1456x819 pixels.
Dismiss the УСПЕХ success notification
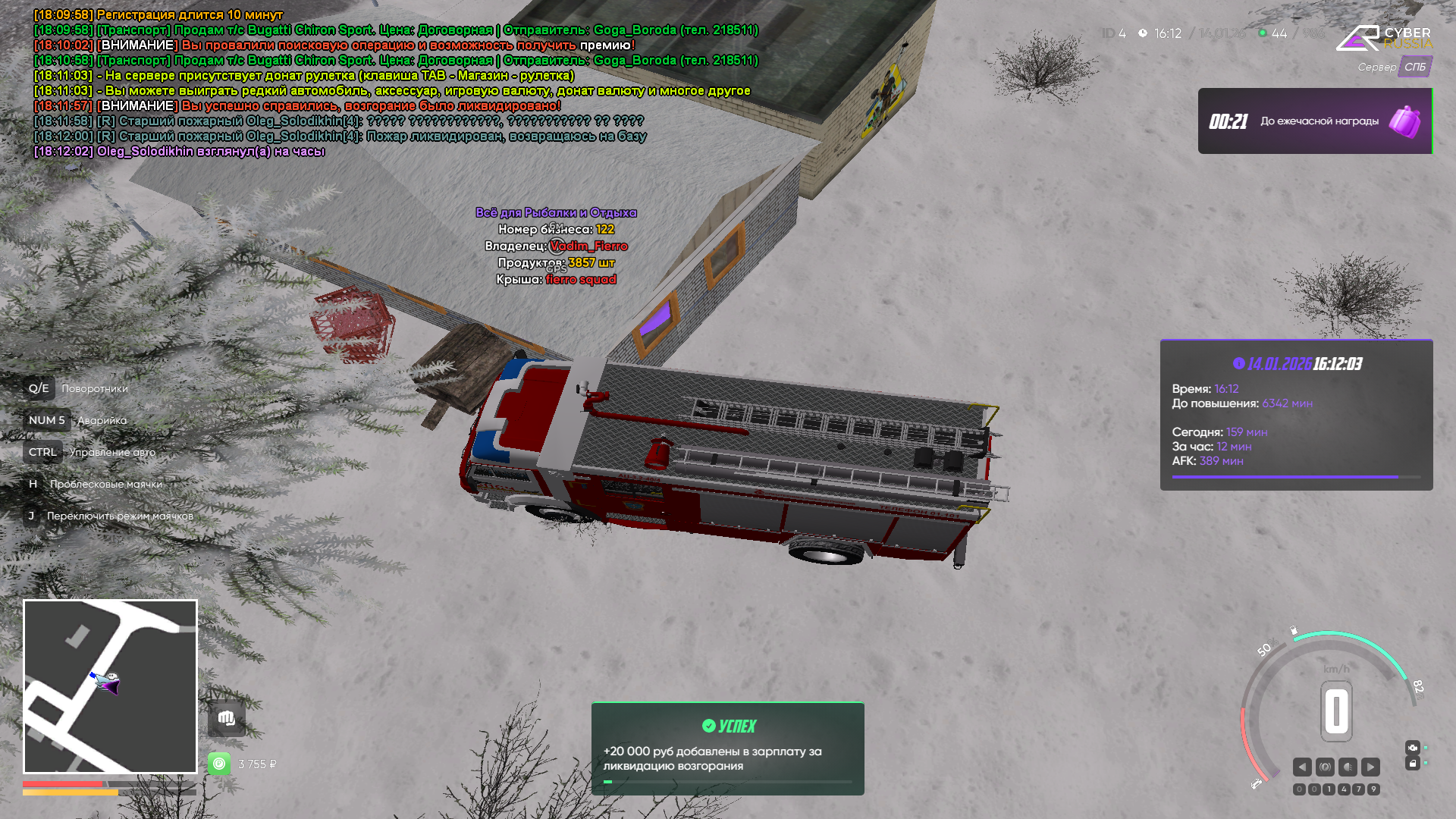pyautogui.click(x=727, y=748)
